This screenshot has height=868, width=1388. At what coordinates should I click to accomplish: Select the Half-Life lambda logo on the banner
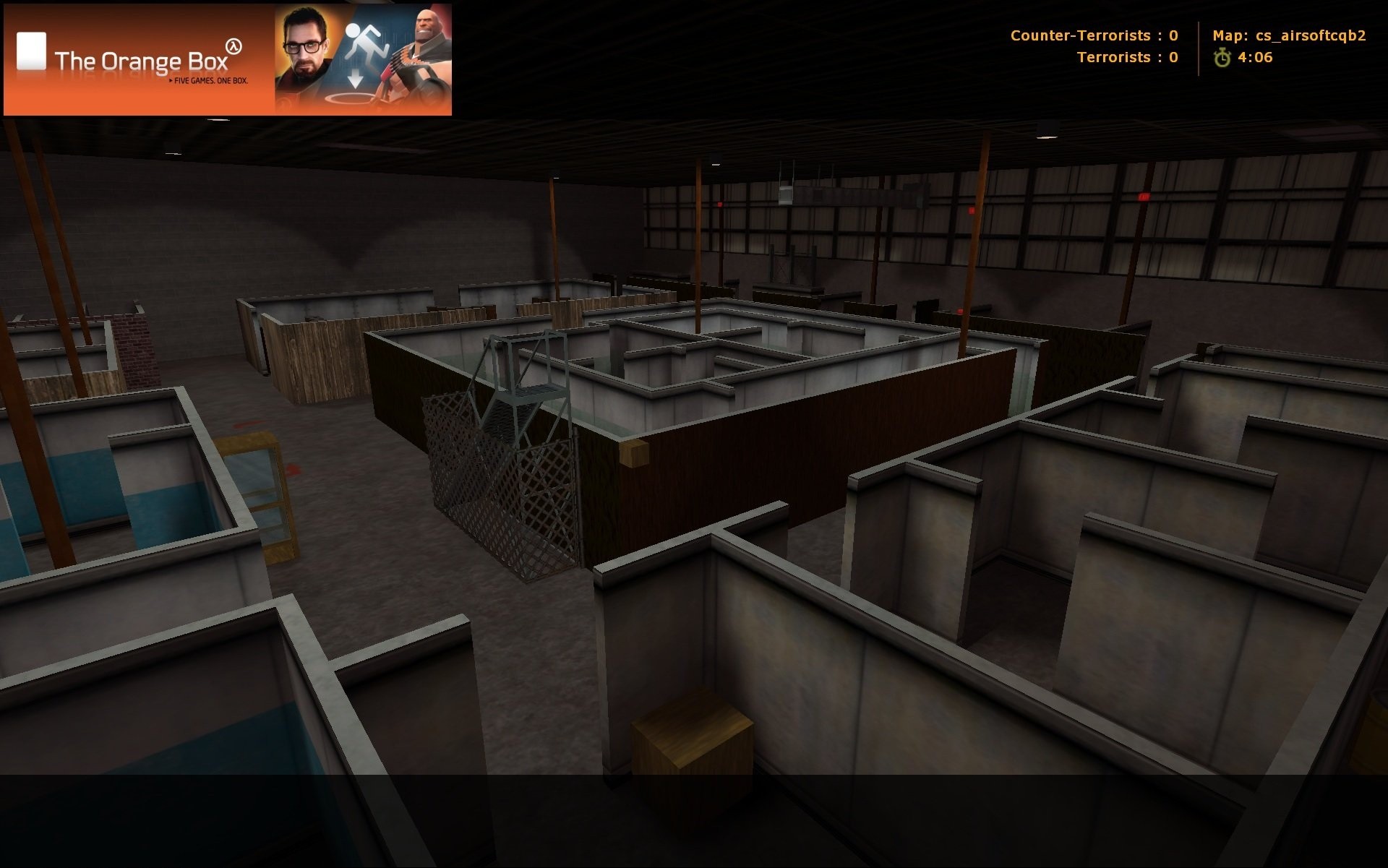pos(233,45)
